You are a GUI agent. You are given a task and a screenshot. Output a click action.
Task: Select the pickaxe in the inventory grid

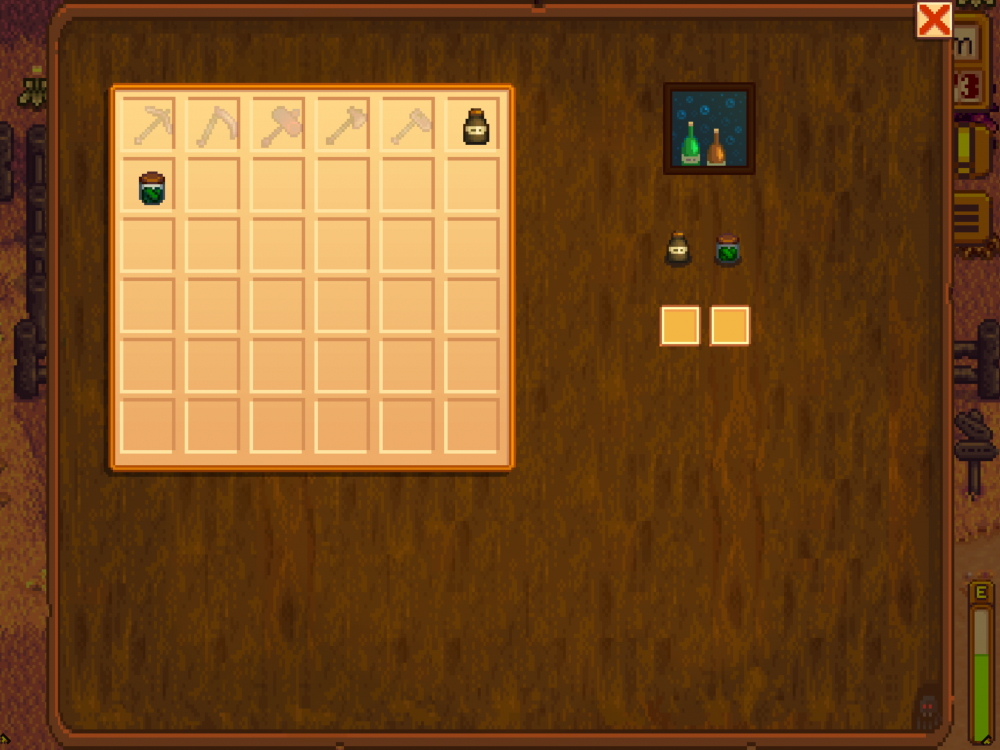149,125
